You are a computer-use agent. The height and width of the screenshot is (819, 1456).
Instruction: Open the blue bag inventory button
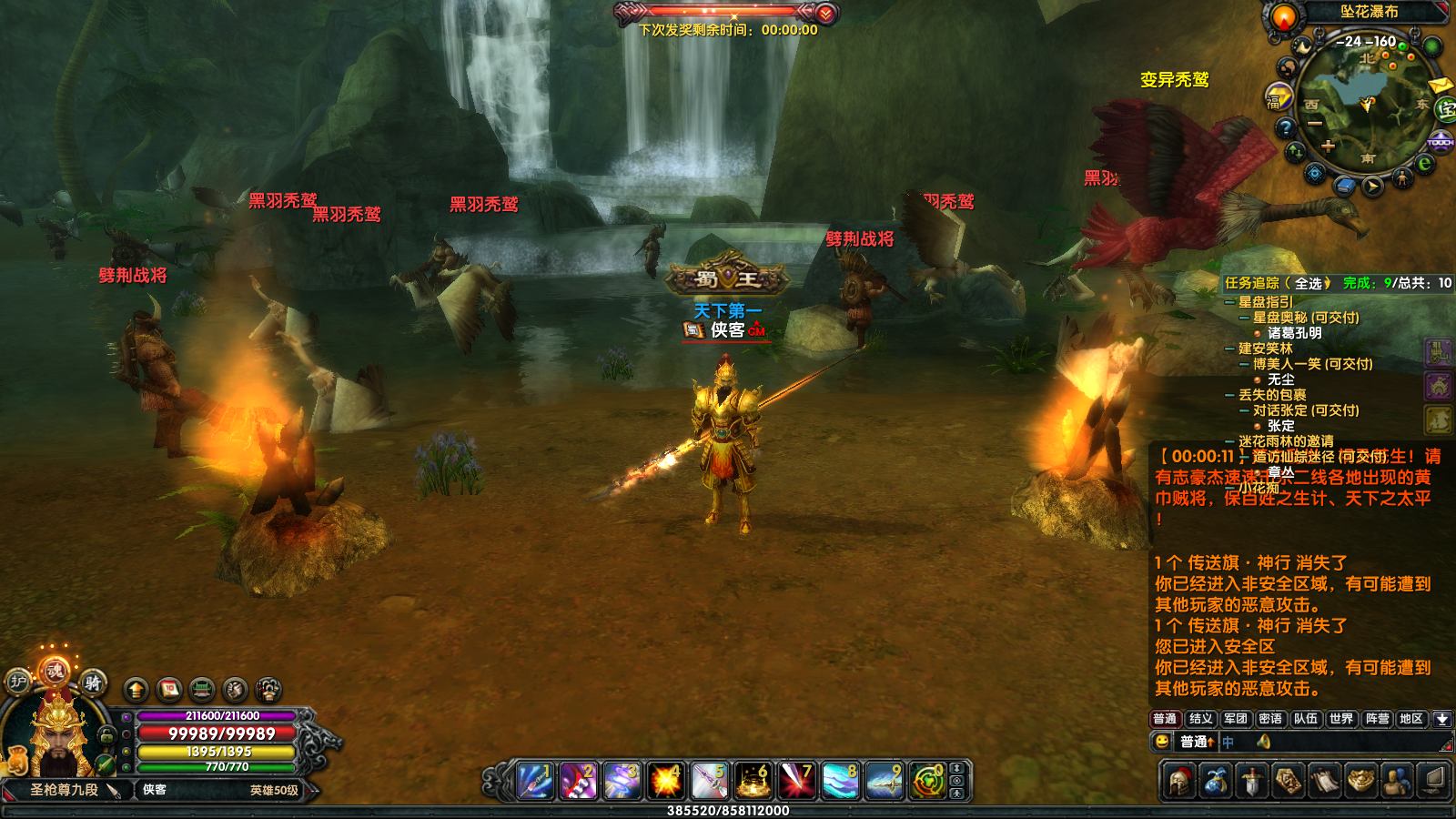pyautogui.click(x=1216, y=781)
